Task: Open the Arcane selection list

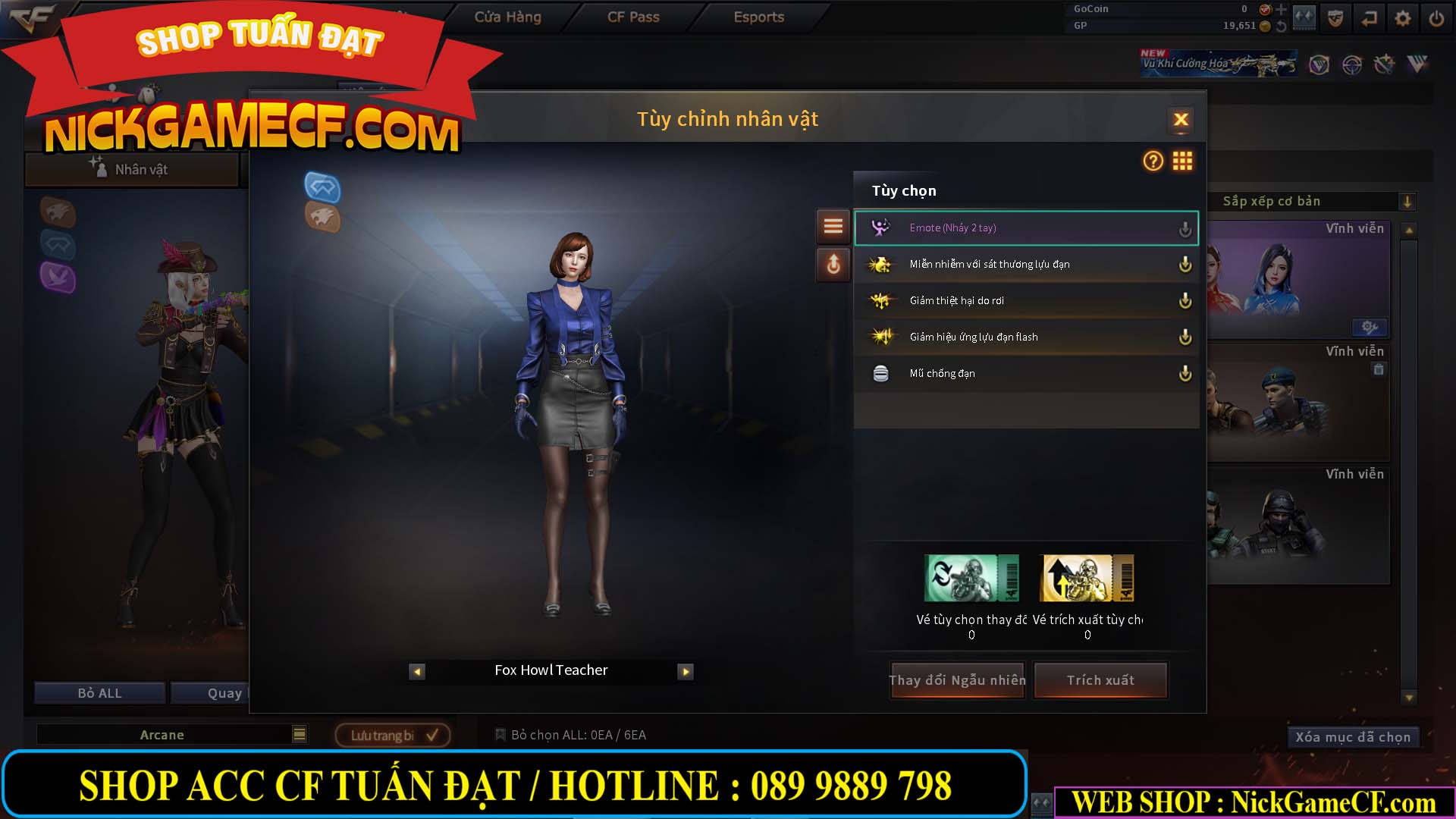Action: click(x=300, y=734)
